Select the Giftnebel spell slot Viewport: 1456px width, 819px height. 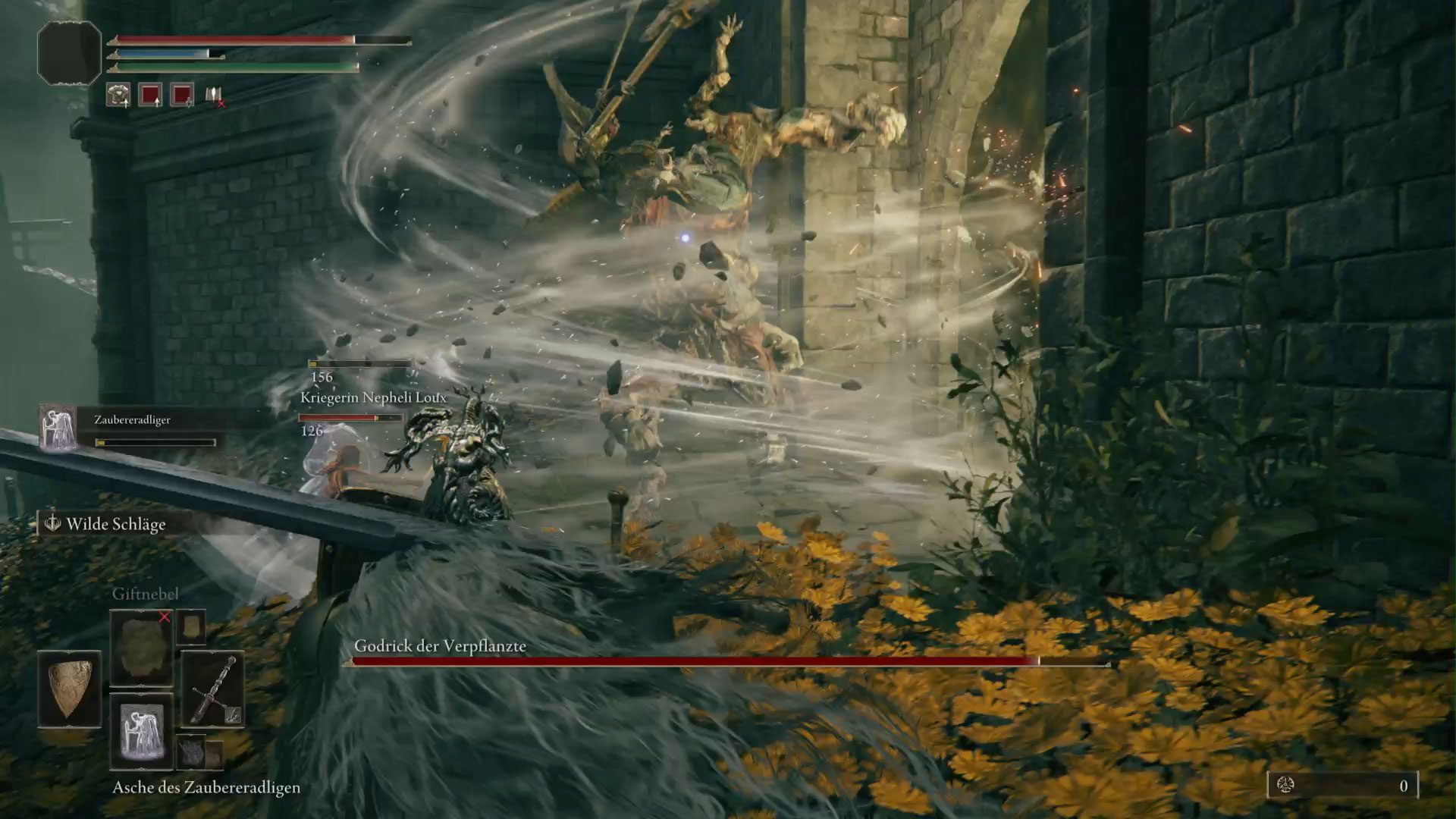[x=141, y=648]
